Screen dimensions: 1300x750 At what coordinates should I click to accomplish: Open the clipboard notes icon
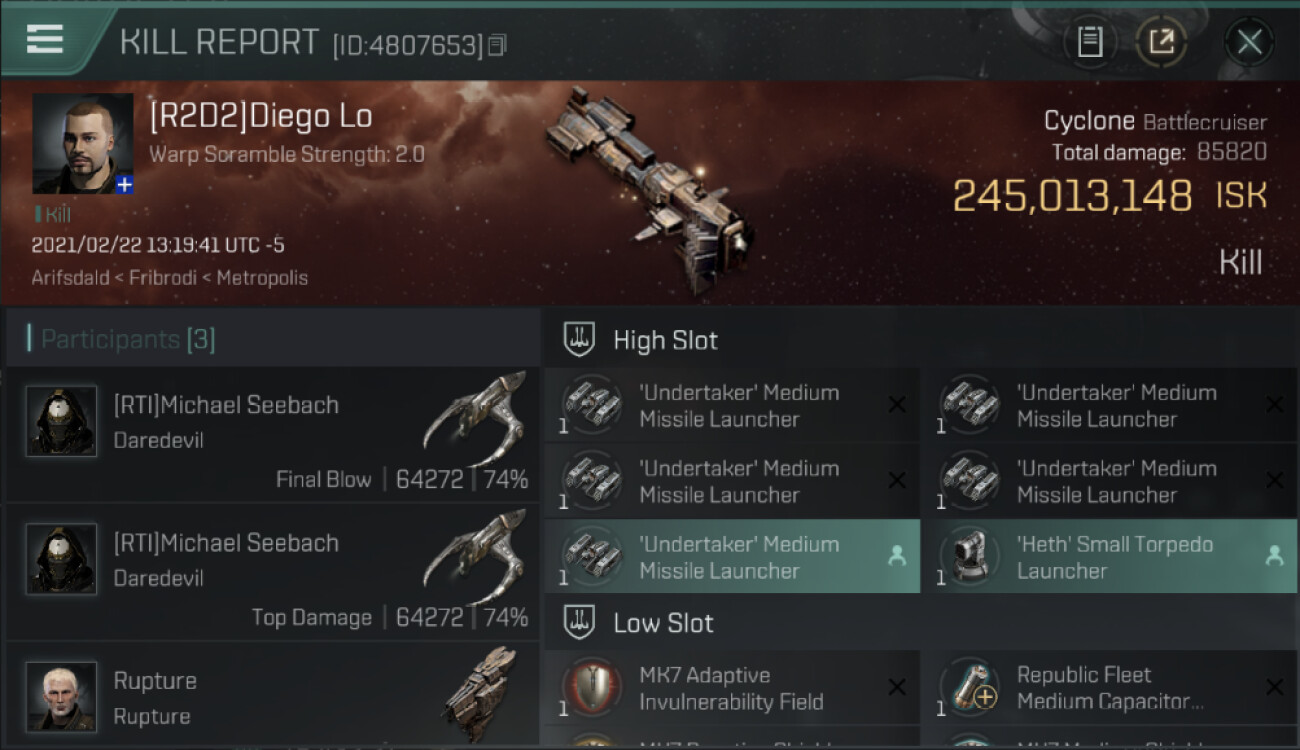click(1090, 42)
